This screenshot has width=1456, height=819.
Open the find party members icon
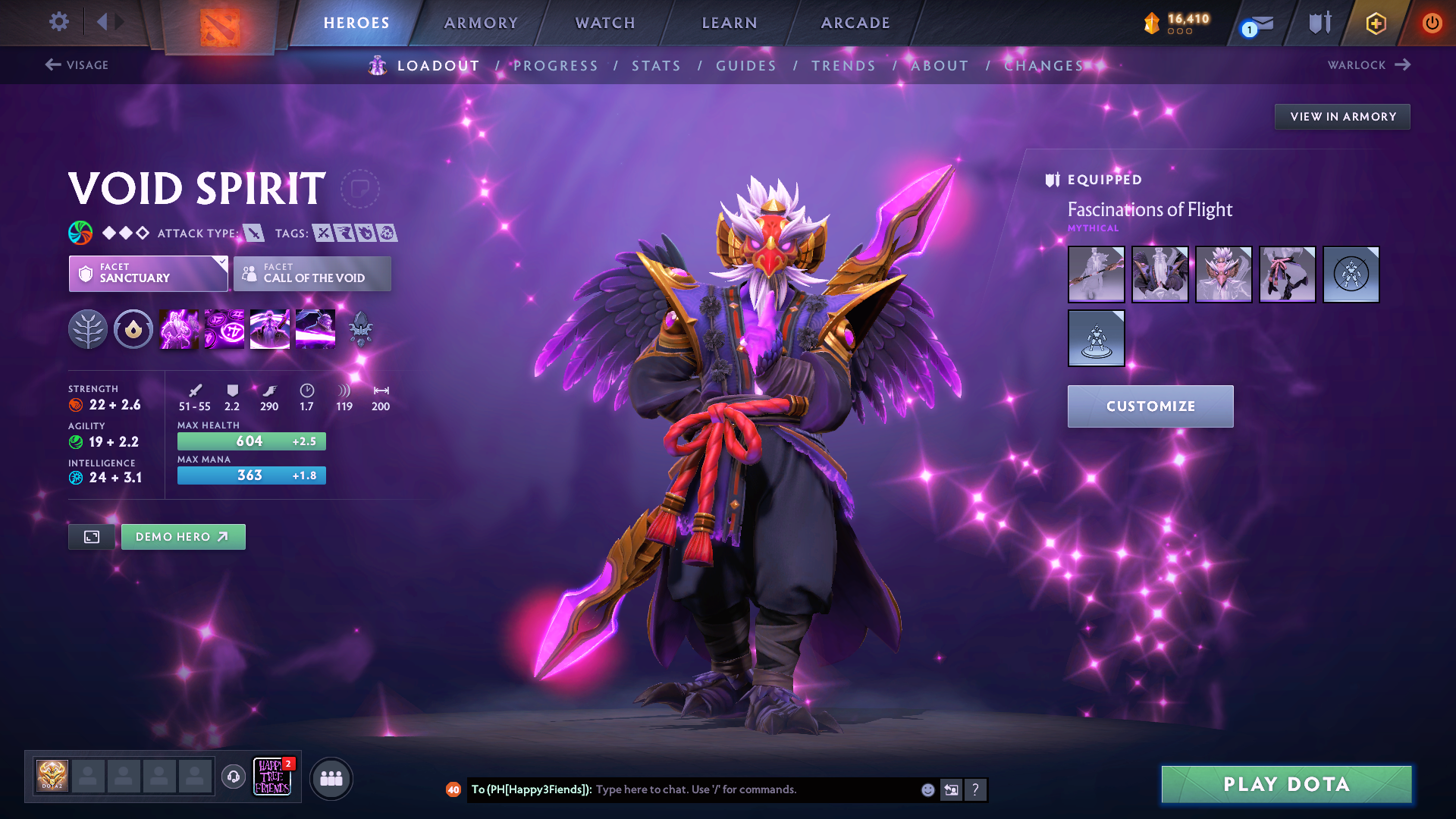coord(331,779)
